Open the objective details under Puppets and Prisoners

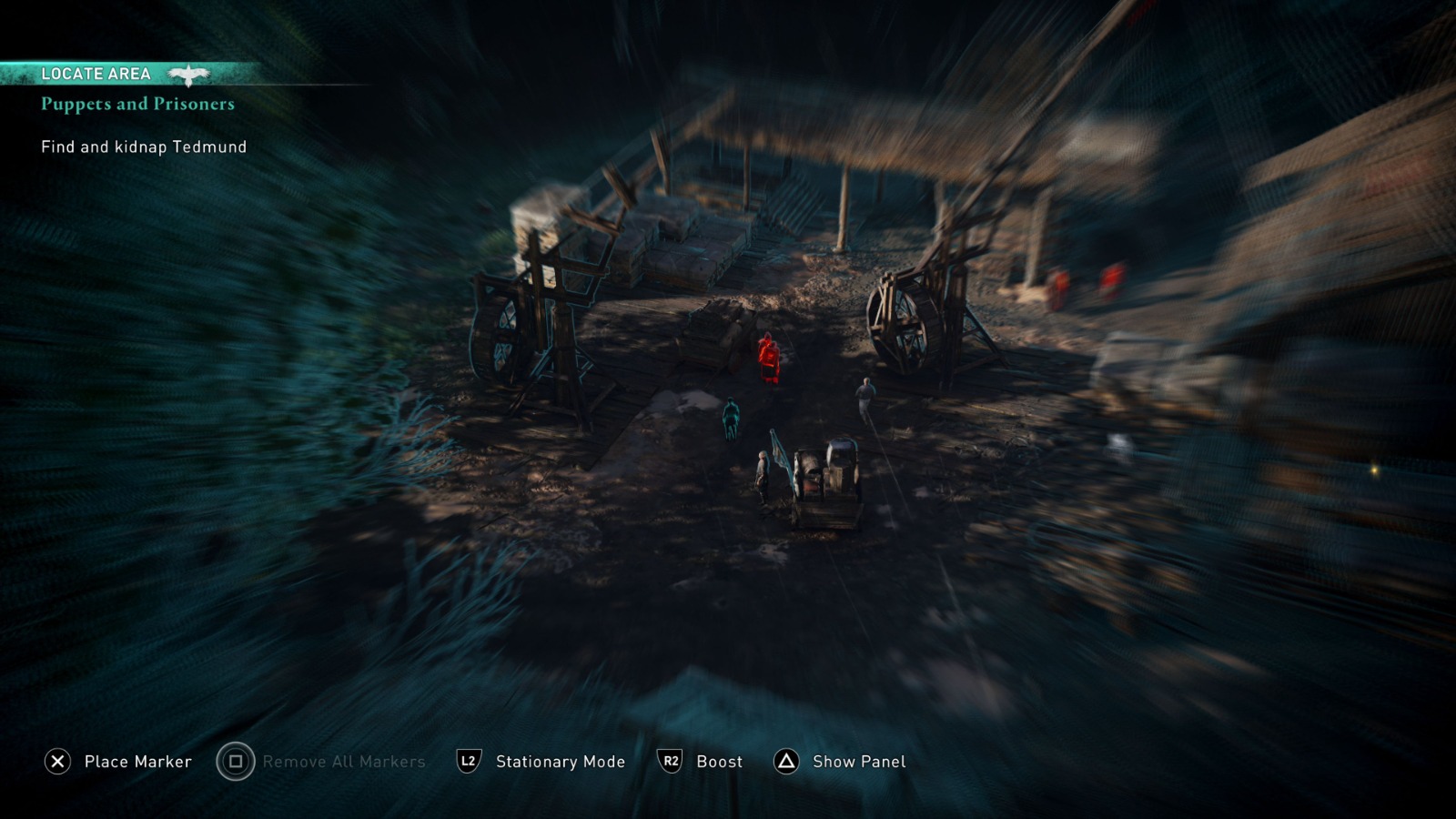pyautogui.click(x=142, y=147)
